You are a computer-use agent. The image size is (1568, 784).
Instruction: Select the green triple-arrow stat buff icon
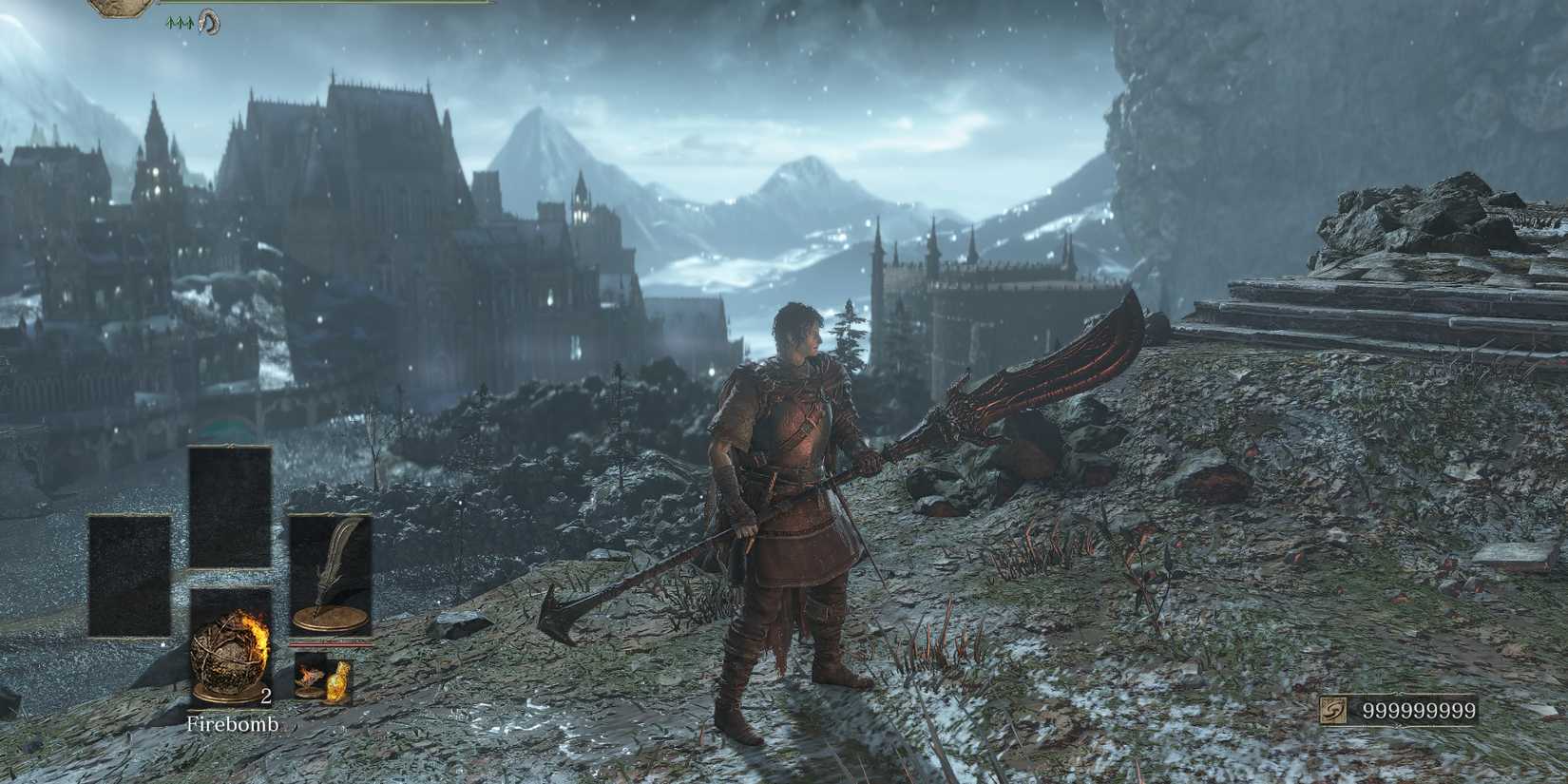pyautogui.click(x=180, y=21)
